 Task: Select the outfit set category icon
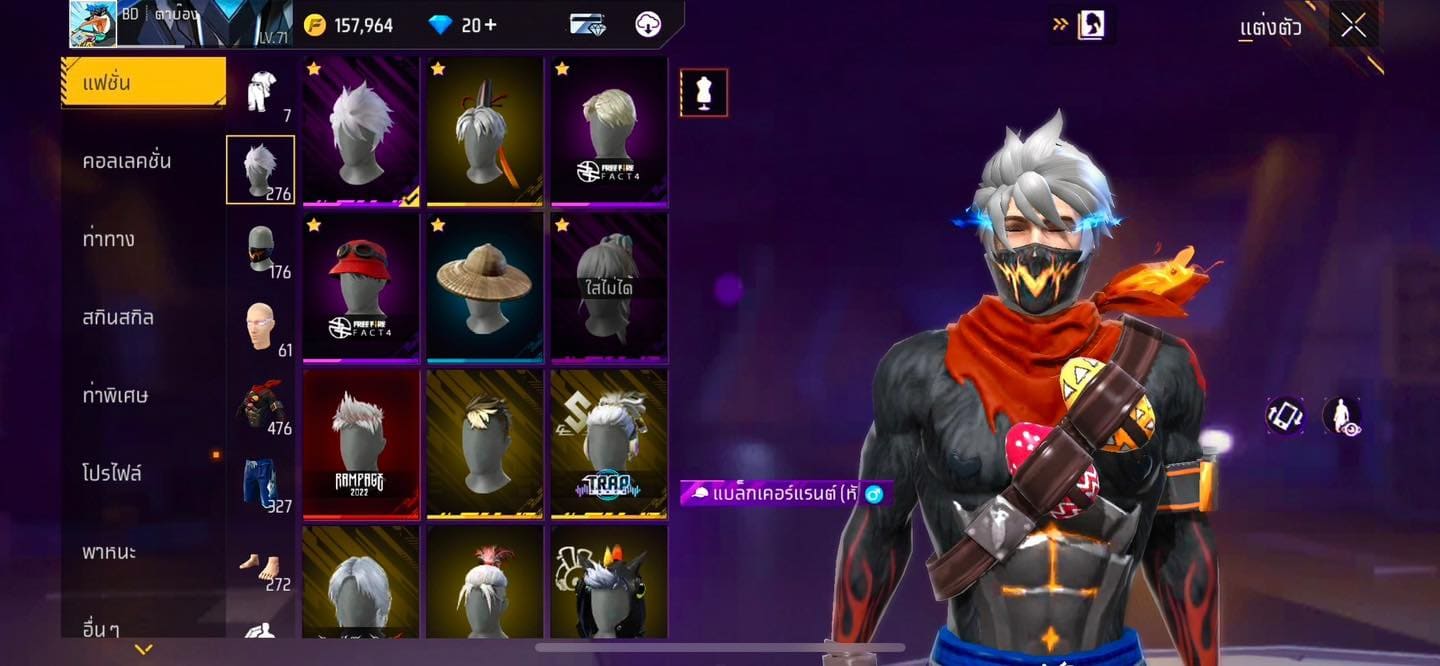click(x=261, y=93)
